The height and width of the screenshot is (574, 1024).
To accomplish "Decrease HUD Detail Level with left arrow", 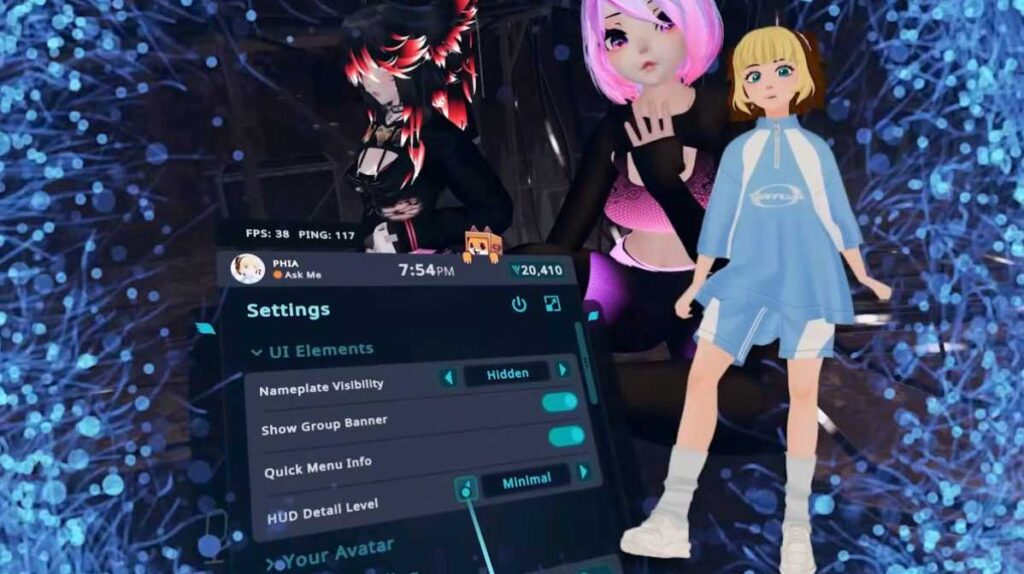I will pos(465,489).
